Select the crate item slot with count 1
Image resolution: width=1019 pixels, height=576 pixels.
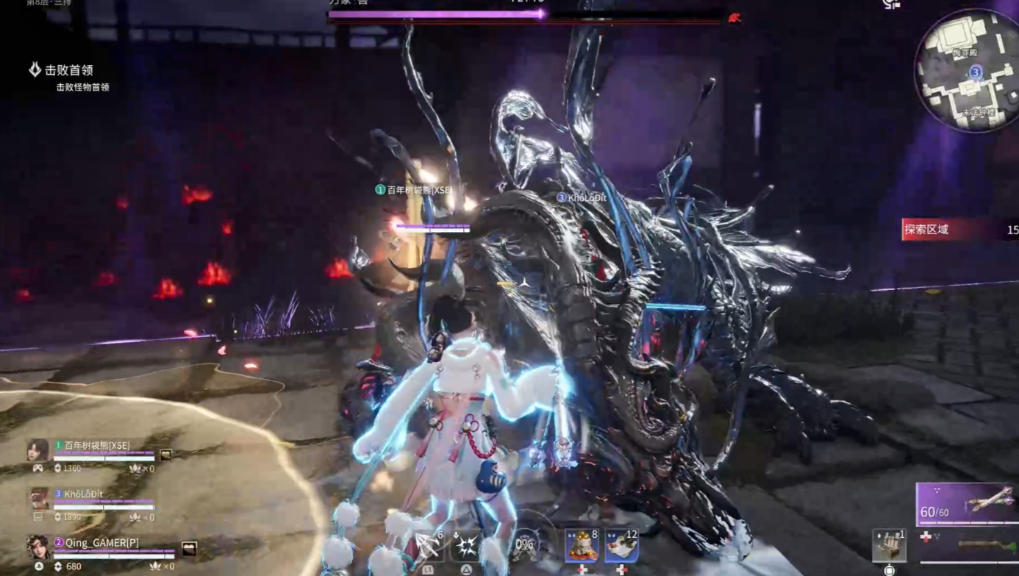pos(888,545)
